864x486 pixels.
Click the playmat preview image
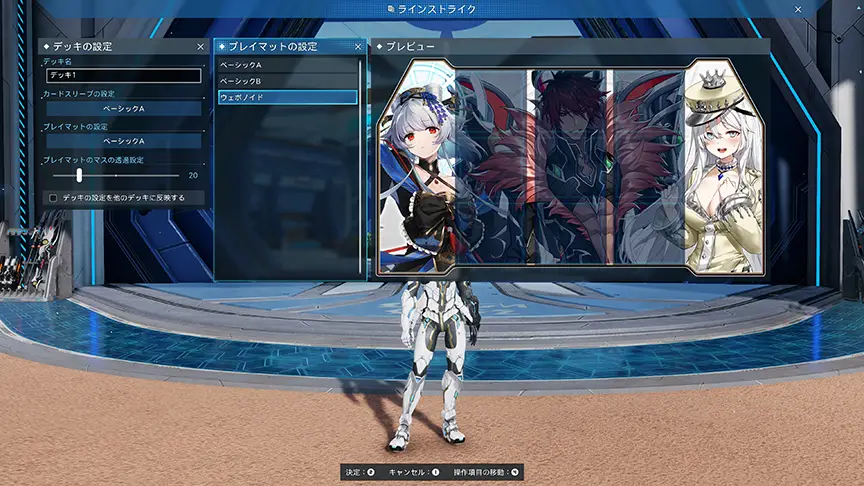pos(568,166)
